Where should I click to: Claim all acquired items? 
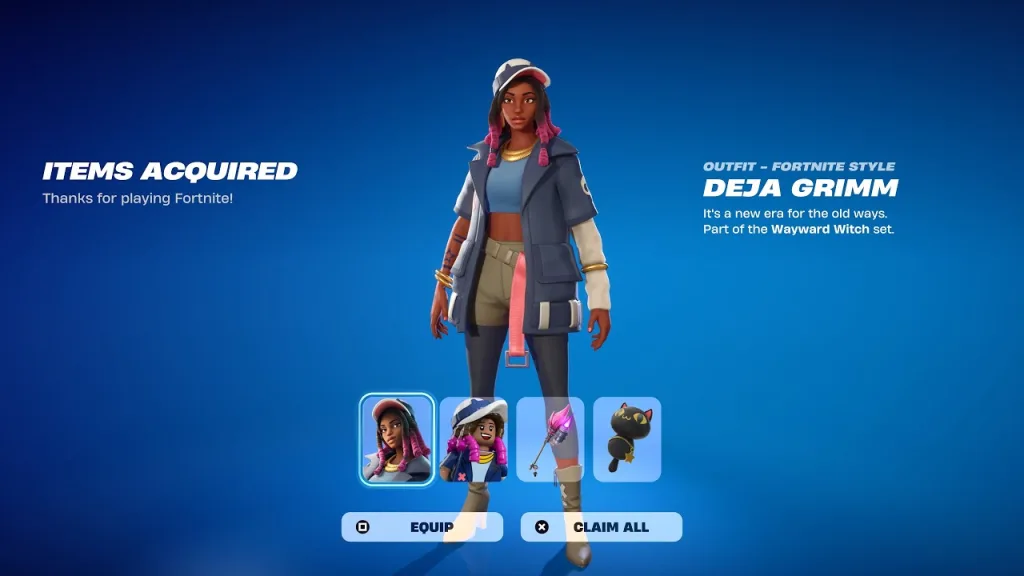(x=601, y=527)
